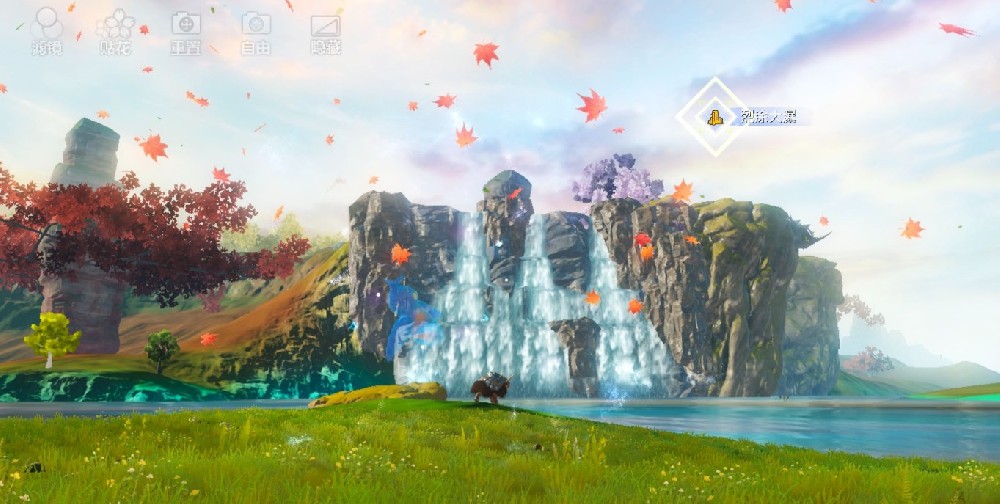
Task: Hide the interface with 隐藏
Action: pos(325,30)
